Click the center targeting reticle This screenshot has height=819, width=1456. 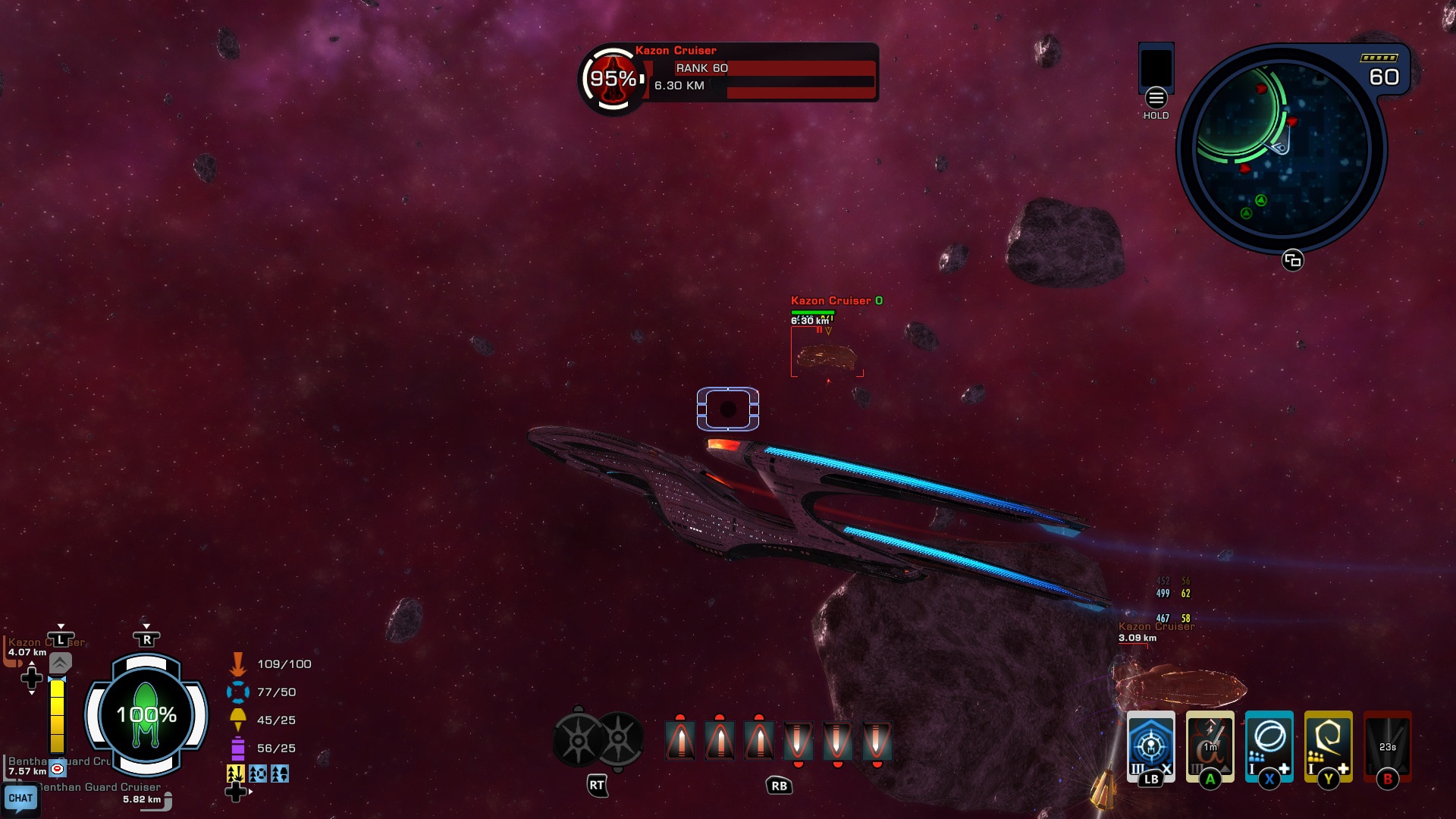728,409
